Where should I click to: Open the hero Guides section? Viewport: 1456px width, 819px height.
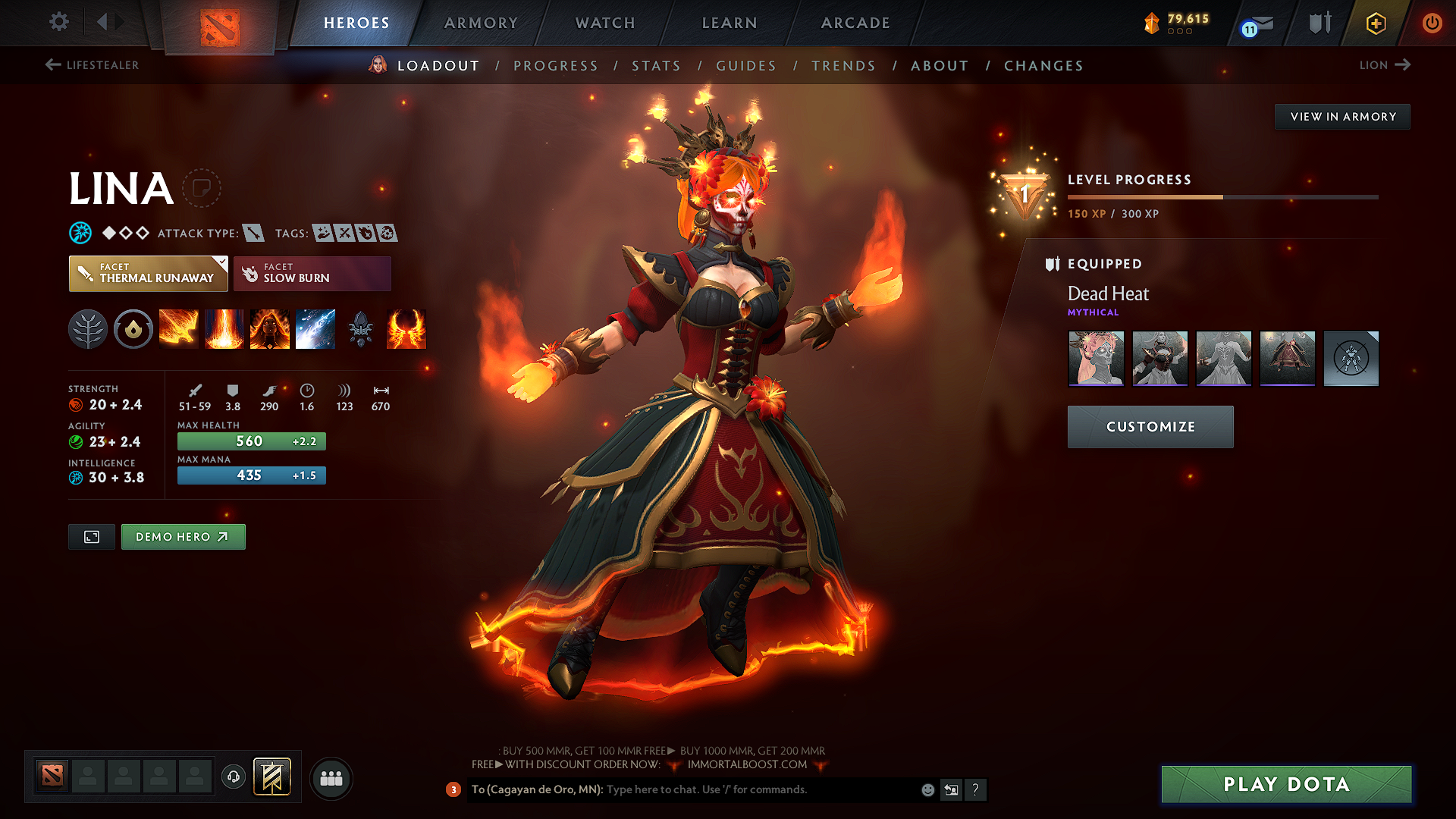746,66
